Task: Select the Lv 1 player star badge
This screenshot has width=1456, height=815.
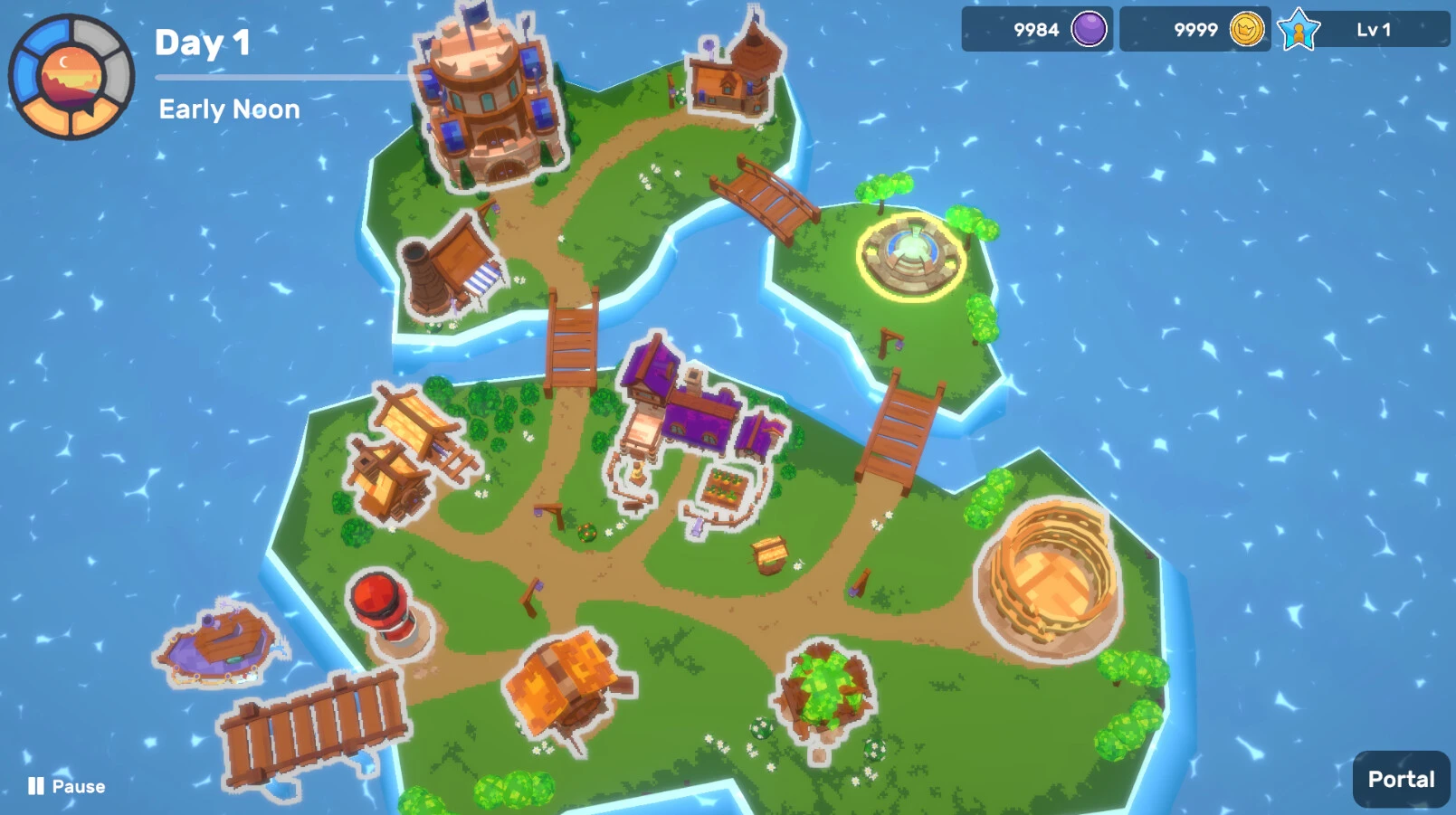Action: coord(1300,30)
